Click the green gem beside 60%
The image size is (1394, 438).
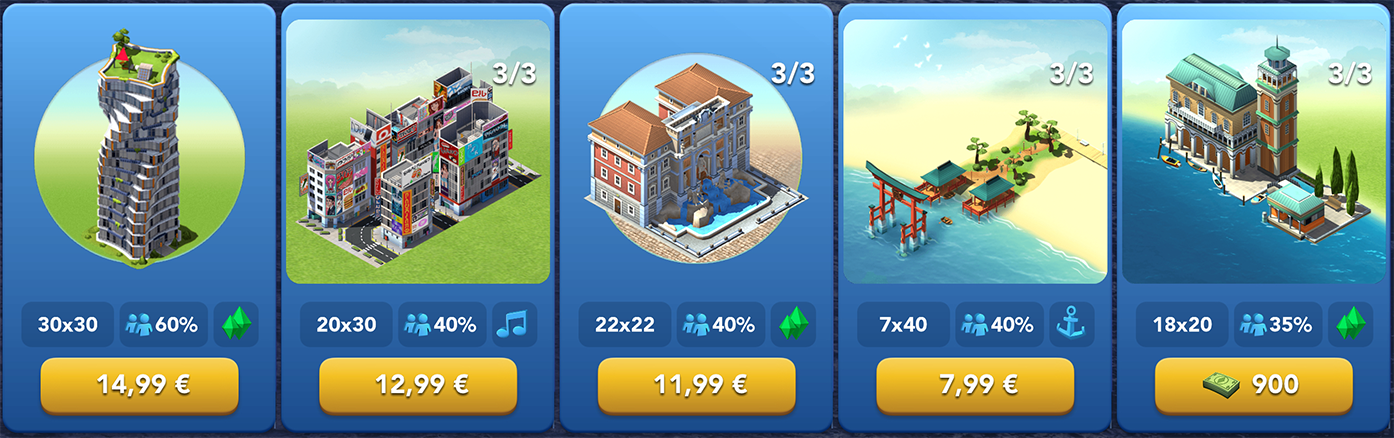237,325
